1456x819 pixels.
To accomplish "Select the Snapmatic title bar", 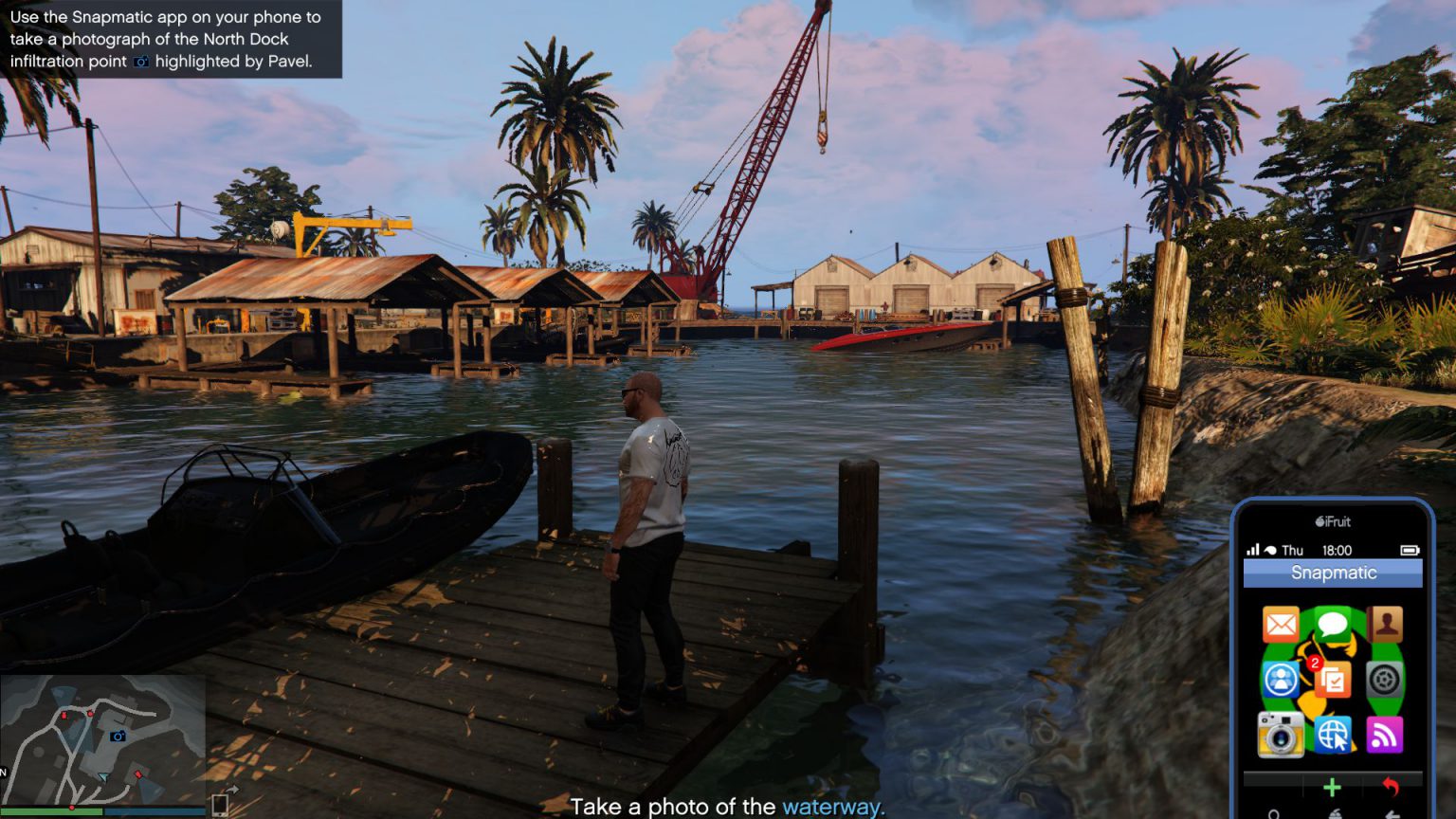I will tap(1333, 572).
